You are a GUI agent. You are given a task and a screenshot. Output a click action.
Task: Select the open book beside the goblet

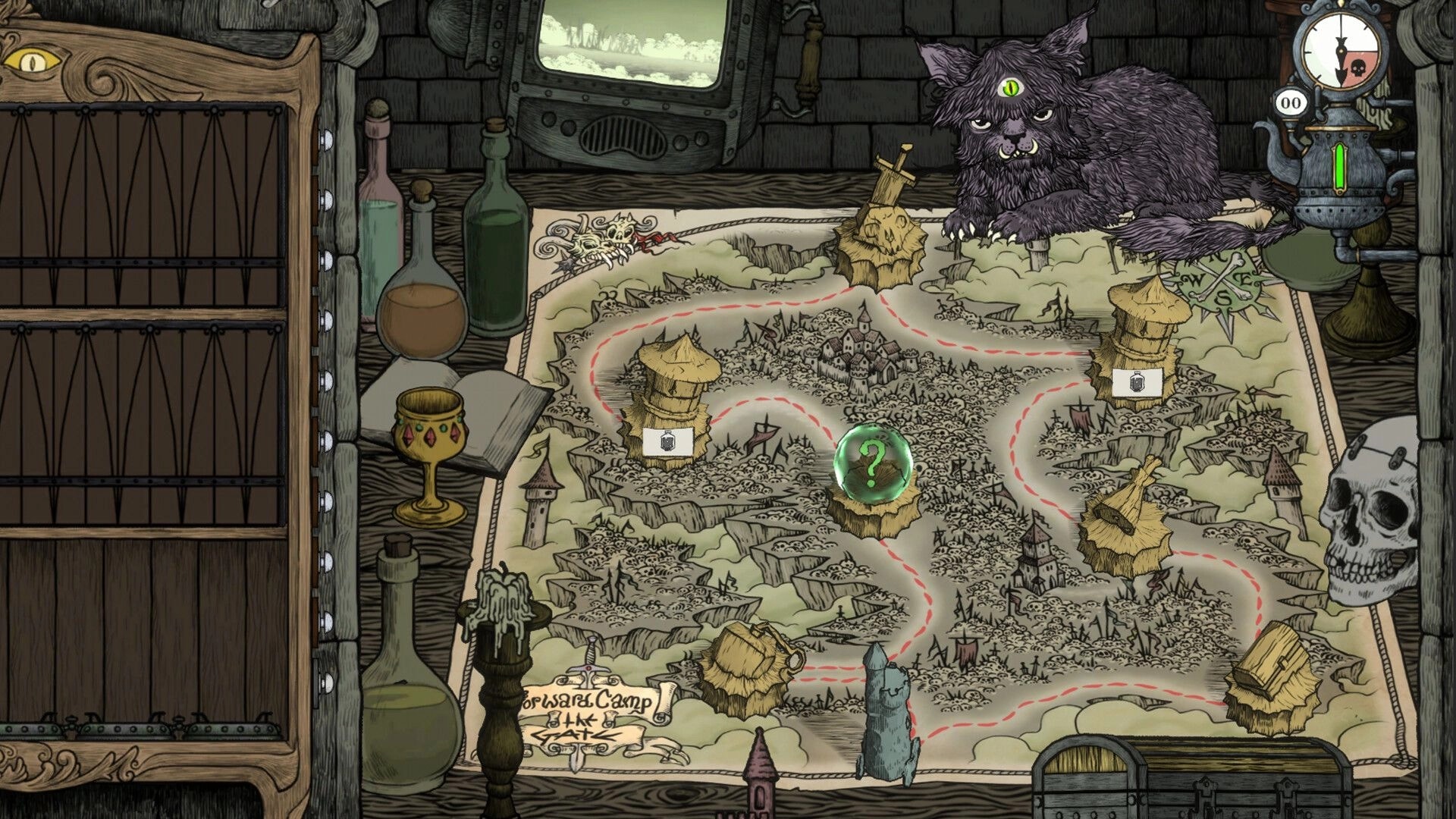click(497, 413)
